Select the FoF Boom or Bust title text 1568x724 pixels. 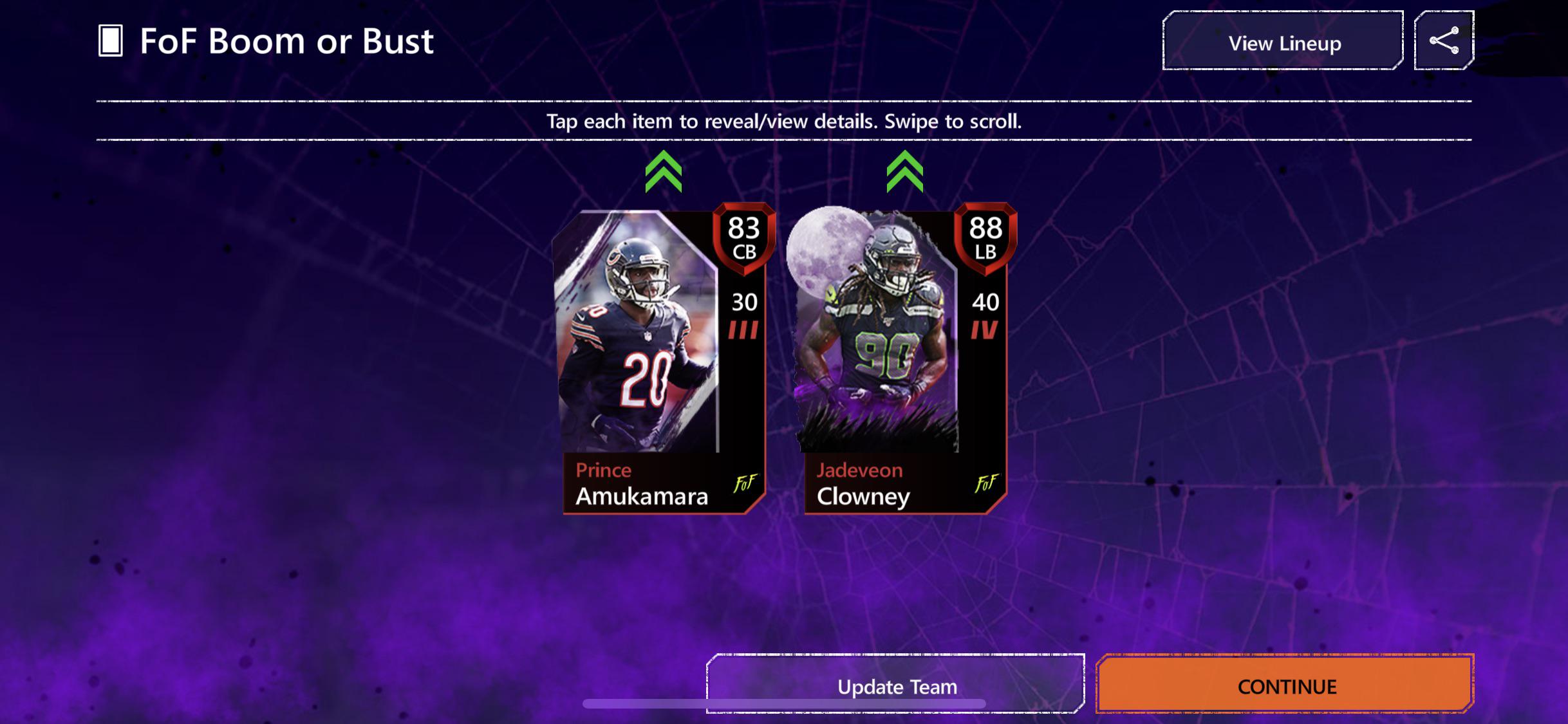pos(286,41)
